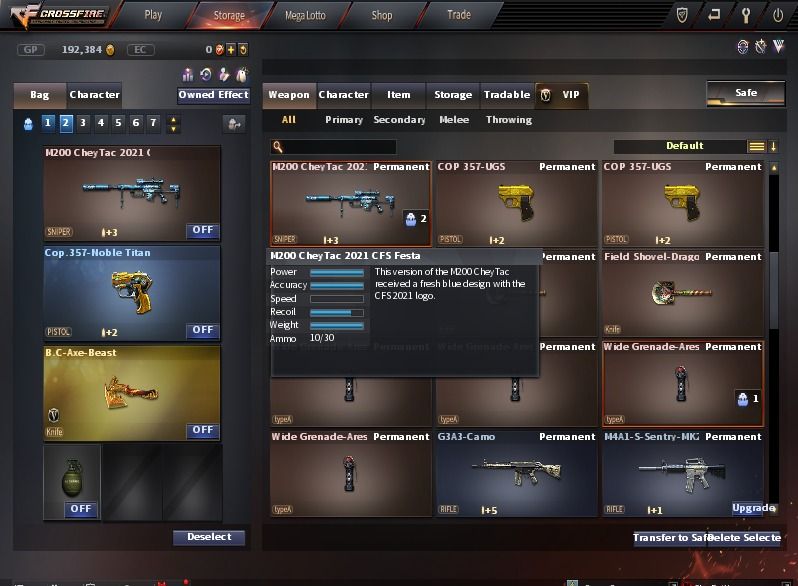Select bag slot number 3
The image size is (798, 586).
(83, 123)
